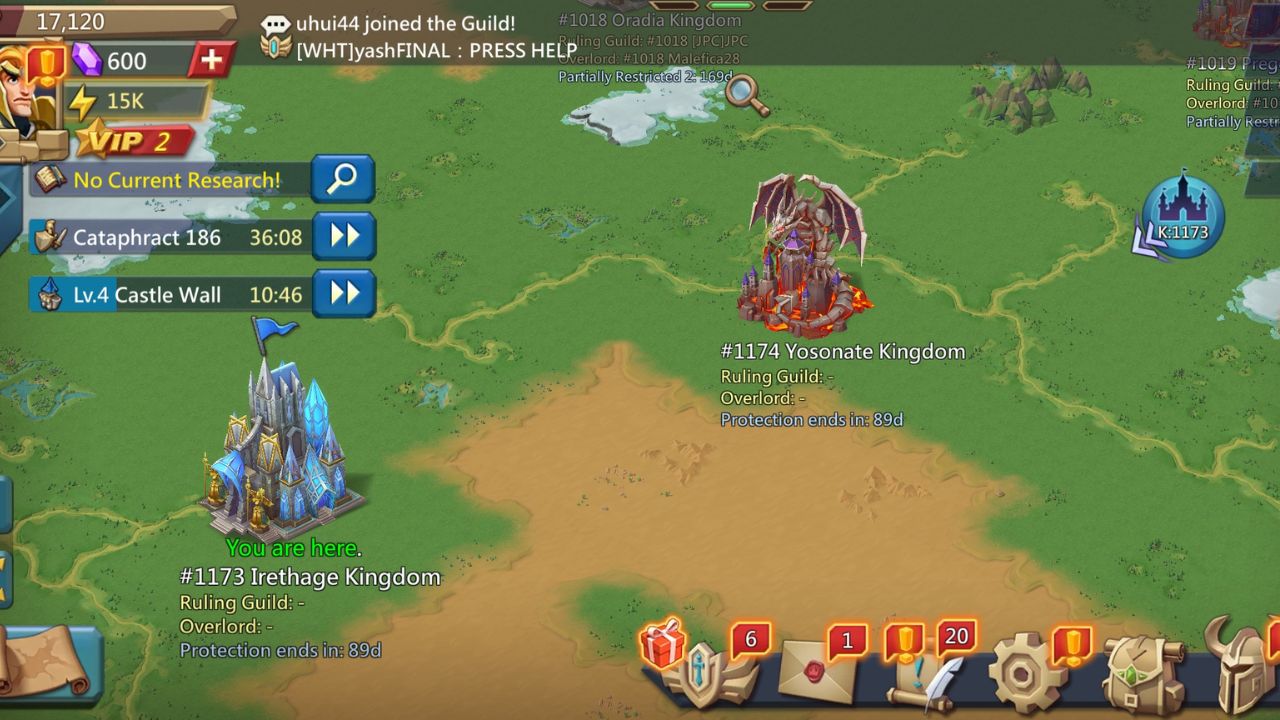Speed up the Lv.4 Castle Wall upgrade
The width and height of the screenshot is (1280, 720).
tap(343, 295)
